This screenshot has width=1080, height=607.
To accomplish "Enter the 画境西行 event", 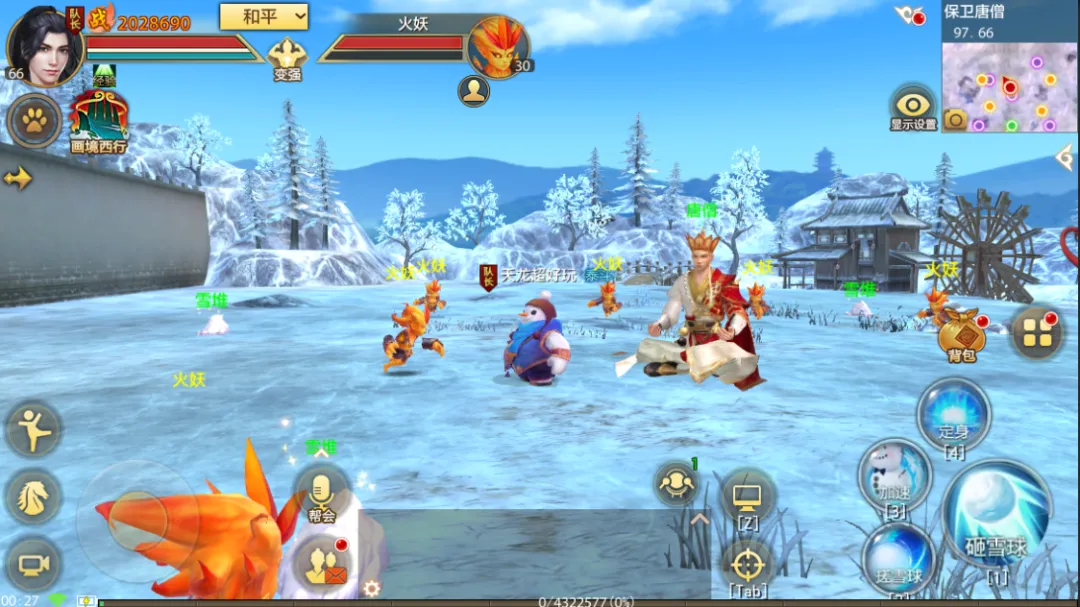I will coord(98,120).
